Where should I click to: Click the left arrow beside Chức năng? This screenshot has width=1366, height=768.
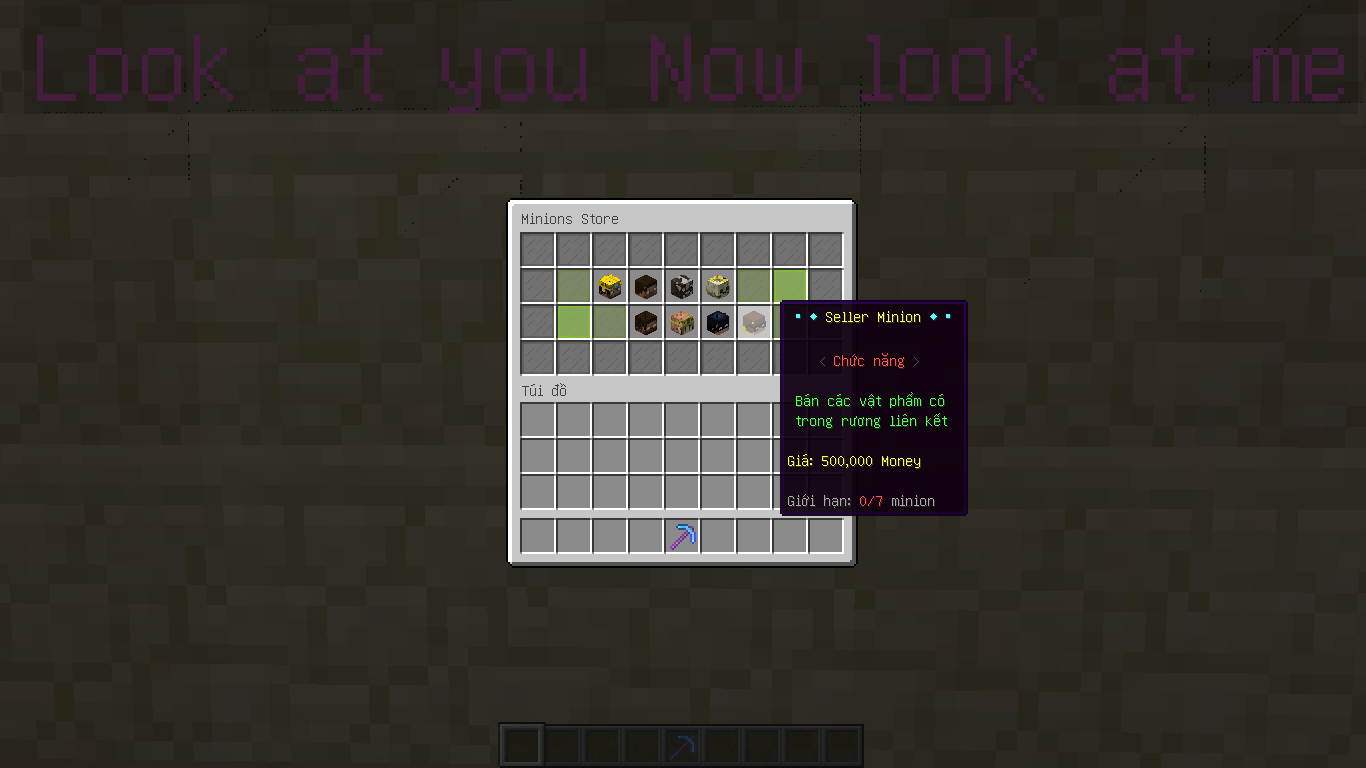824,361
